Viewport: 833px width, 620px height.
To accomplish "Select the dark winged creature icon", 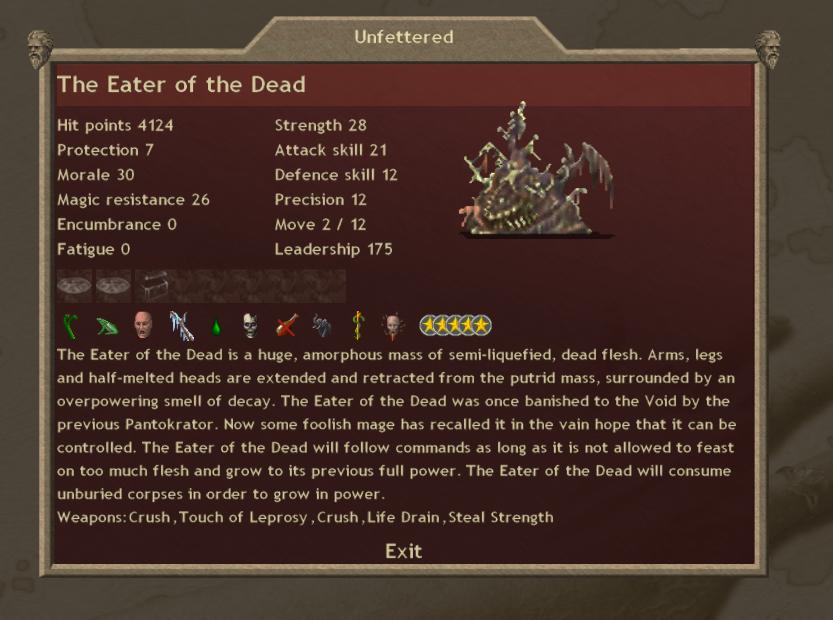I will 322,325.
